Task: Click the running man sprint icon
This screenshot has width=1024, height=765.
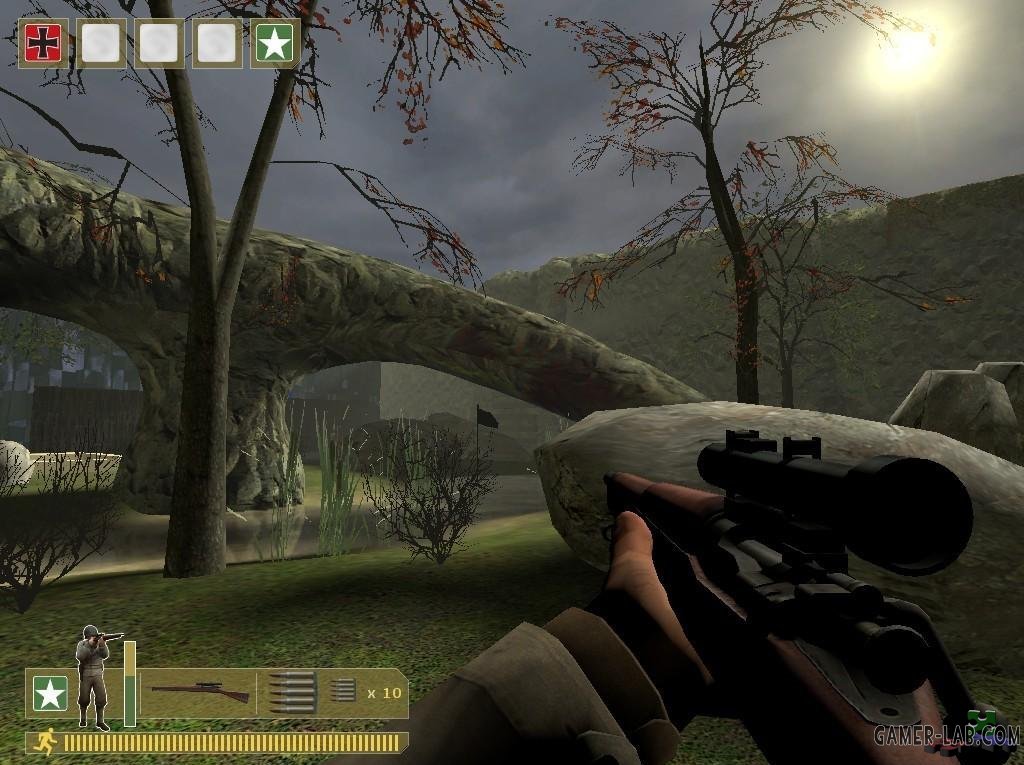Action: click(x=46, y=742)
